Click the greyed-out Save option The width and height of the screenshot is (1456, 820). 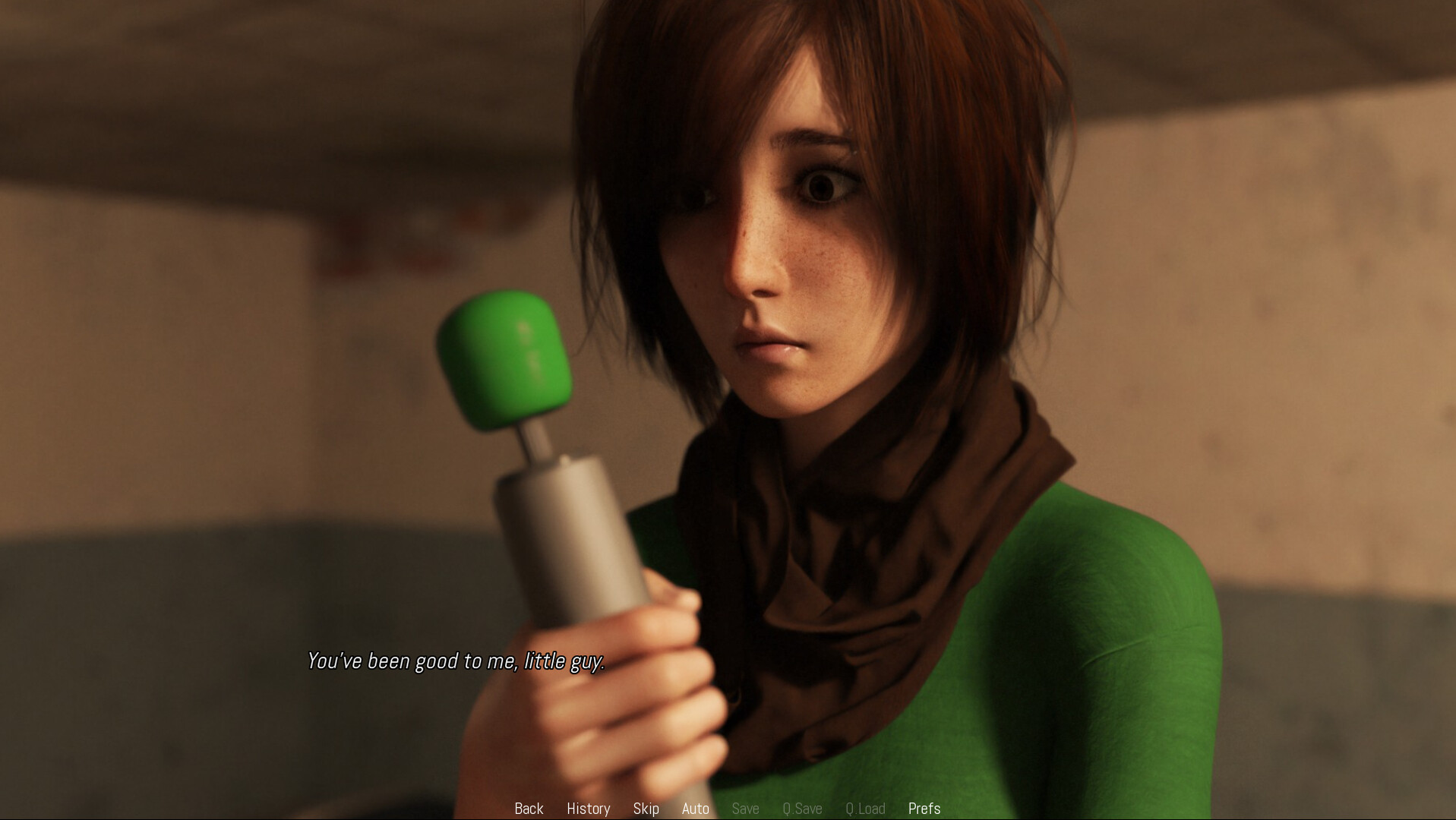click(x=745, y=808)
